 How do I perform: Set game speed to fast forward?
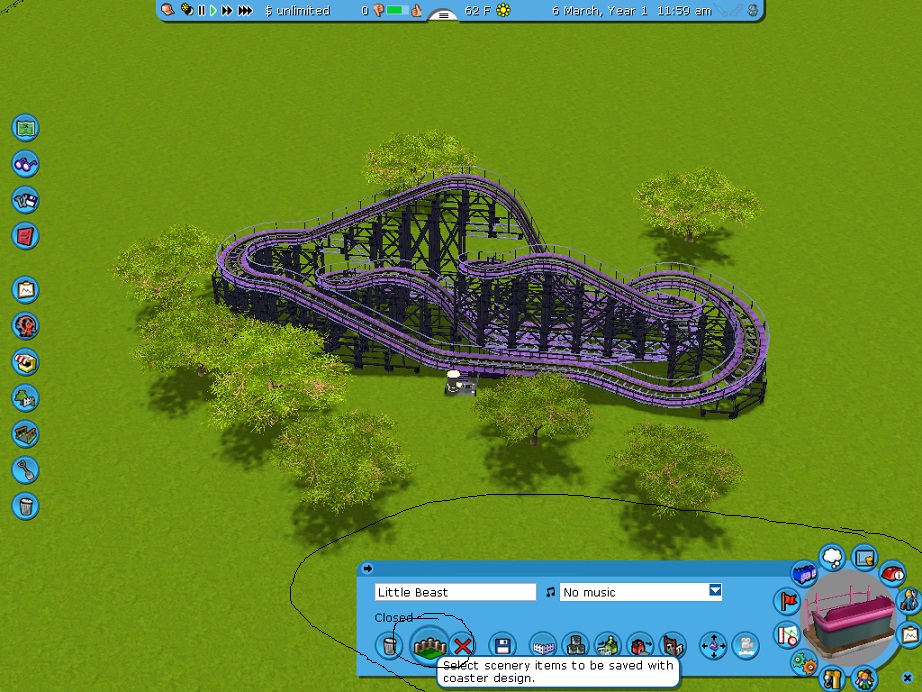[227, 11]
